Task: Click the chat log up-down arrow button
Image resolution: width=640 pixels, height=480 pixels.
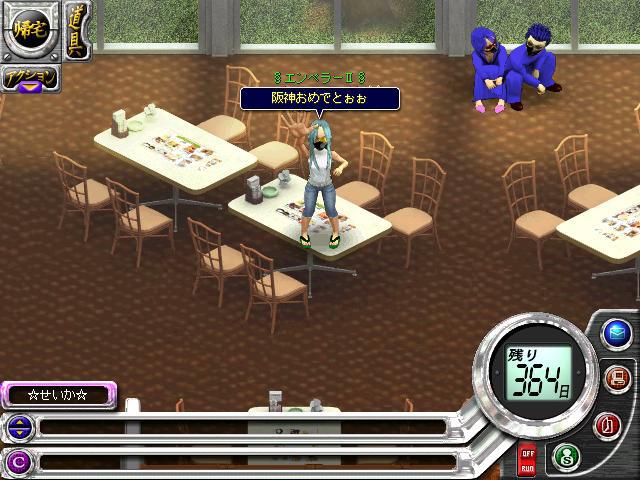Action: pos(18,428)
